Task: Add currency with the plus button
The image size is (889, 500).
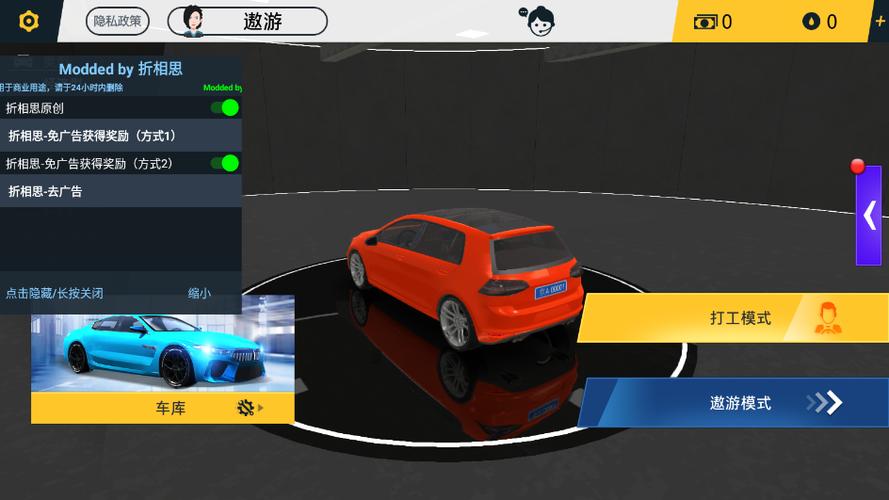Action: [x=879, y=21]
